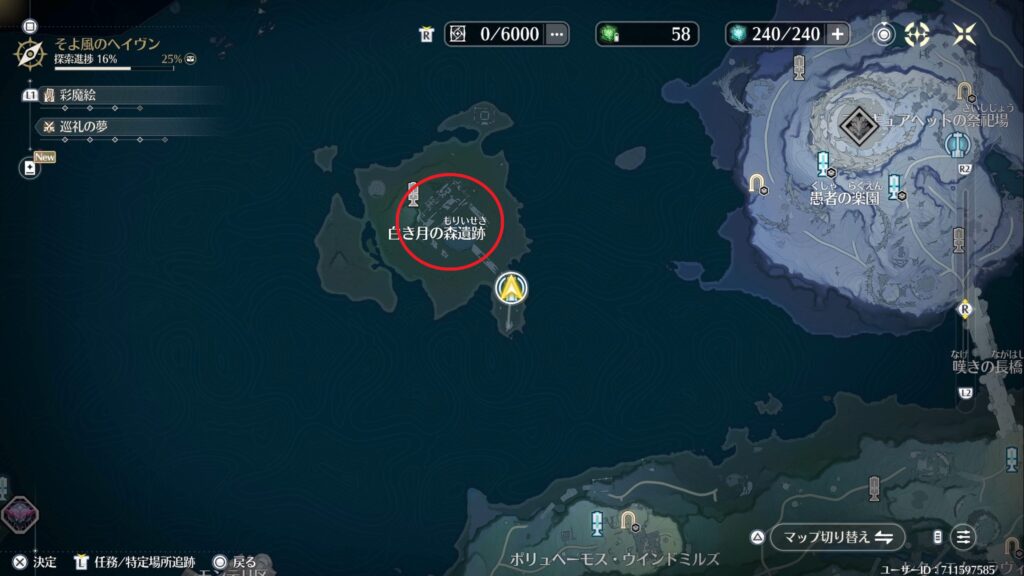Click the player position arrow marker

tap(512, 288)
